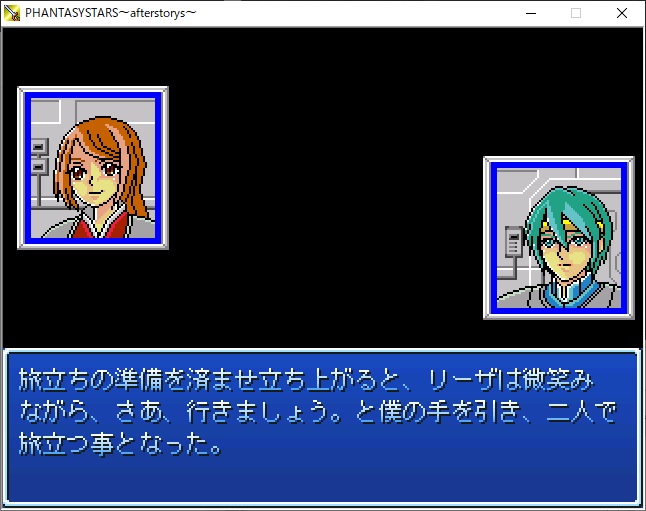646x511 pixels.
Task: Close the PHANTASYSTARS game window
Action: [622, 13]
